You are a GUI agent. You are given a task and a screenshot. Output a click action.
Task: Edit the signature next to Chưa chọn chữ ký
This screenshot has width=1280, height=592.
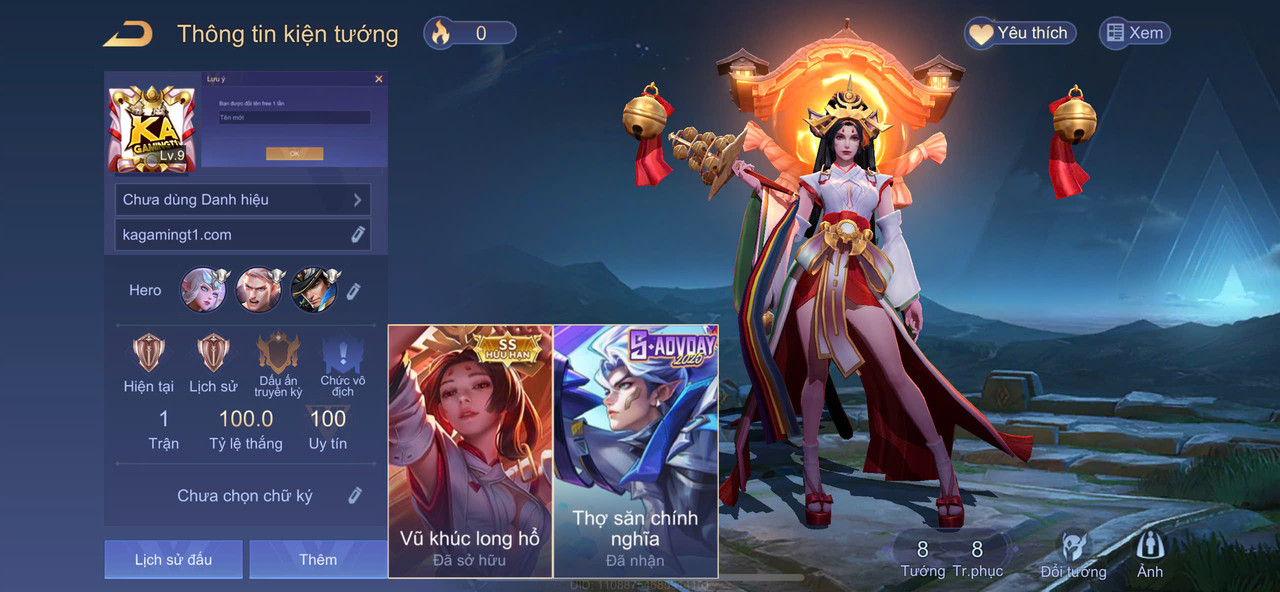[x=355, y=495]
